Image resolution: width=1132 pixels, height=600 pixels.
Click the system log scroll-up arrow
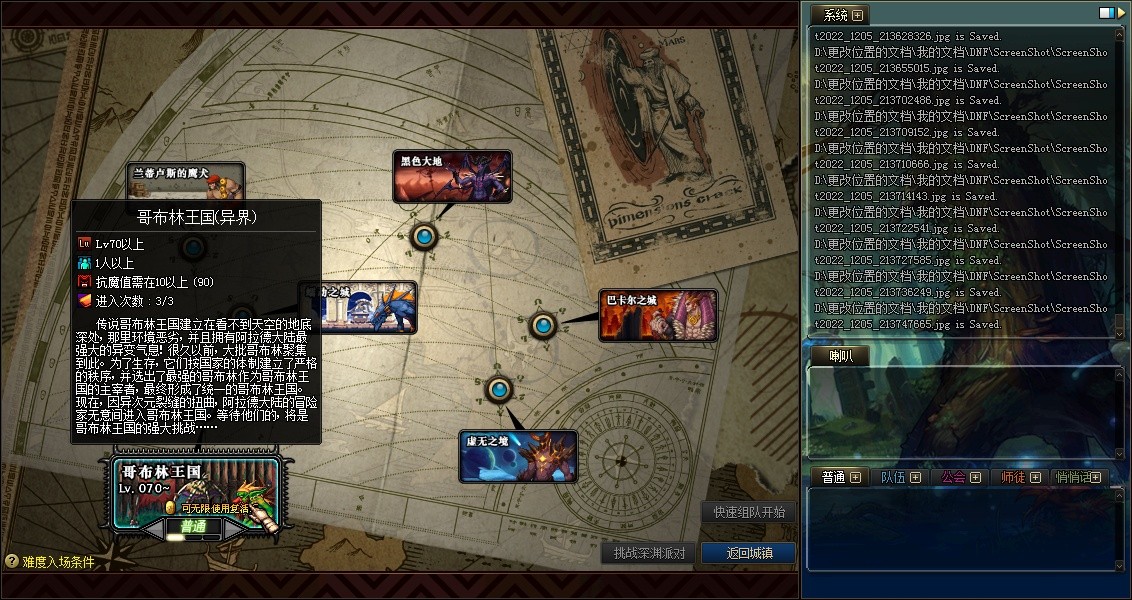(1119, 36)
